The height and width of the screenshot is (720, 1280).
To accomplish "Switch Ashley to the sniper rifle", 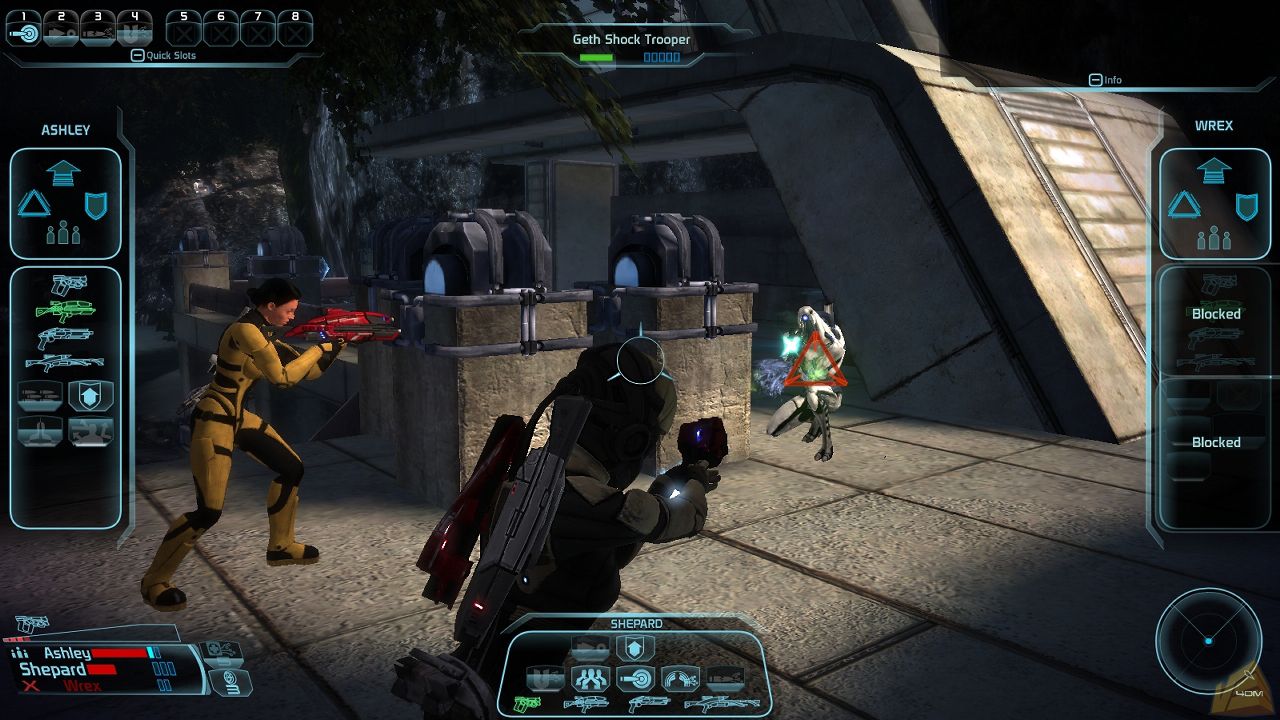I will tap(66, 362).
